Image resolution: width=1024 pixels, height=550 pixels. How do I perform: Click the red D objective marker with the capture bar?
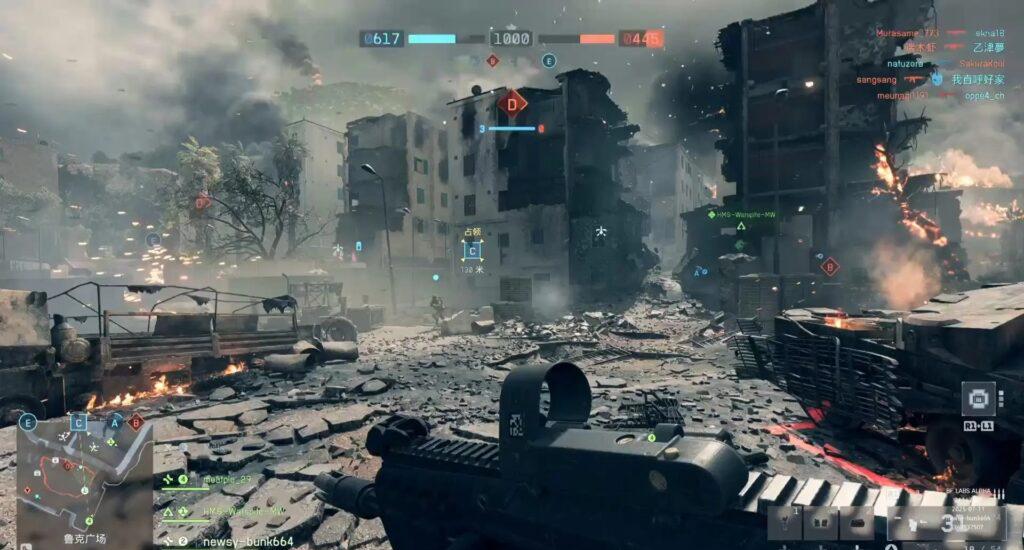(512, 102)
